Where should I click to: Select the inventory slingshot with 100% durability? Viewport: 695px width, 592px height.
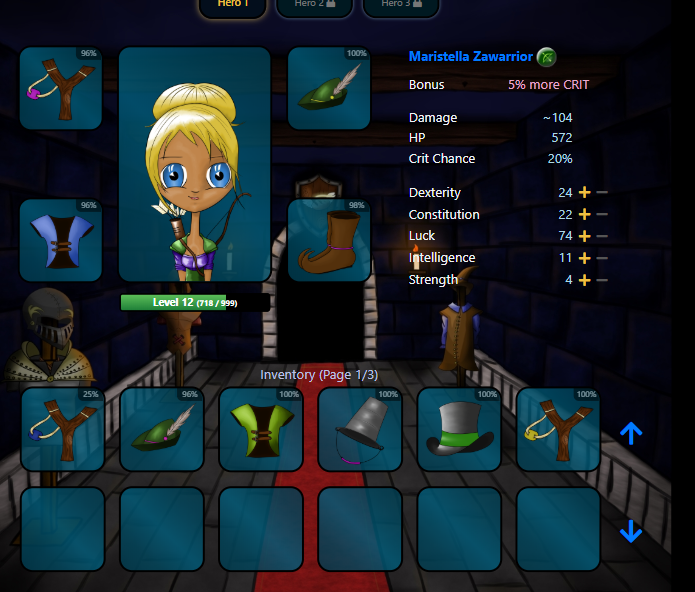557,429
